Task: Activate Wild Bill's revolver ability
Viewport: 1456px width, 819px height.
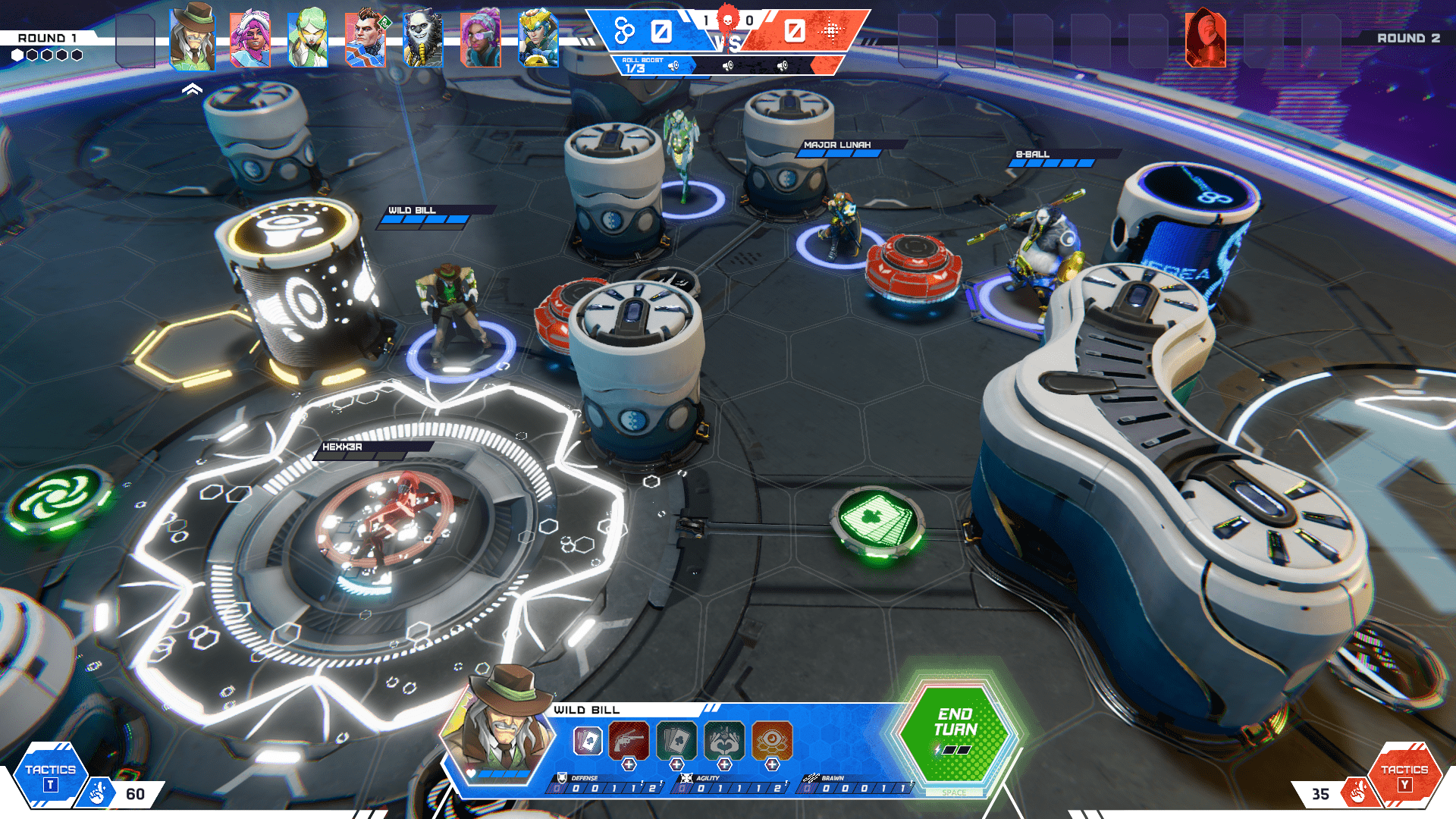Action: coord(629,739)
